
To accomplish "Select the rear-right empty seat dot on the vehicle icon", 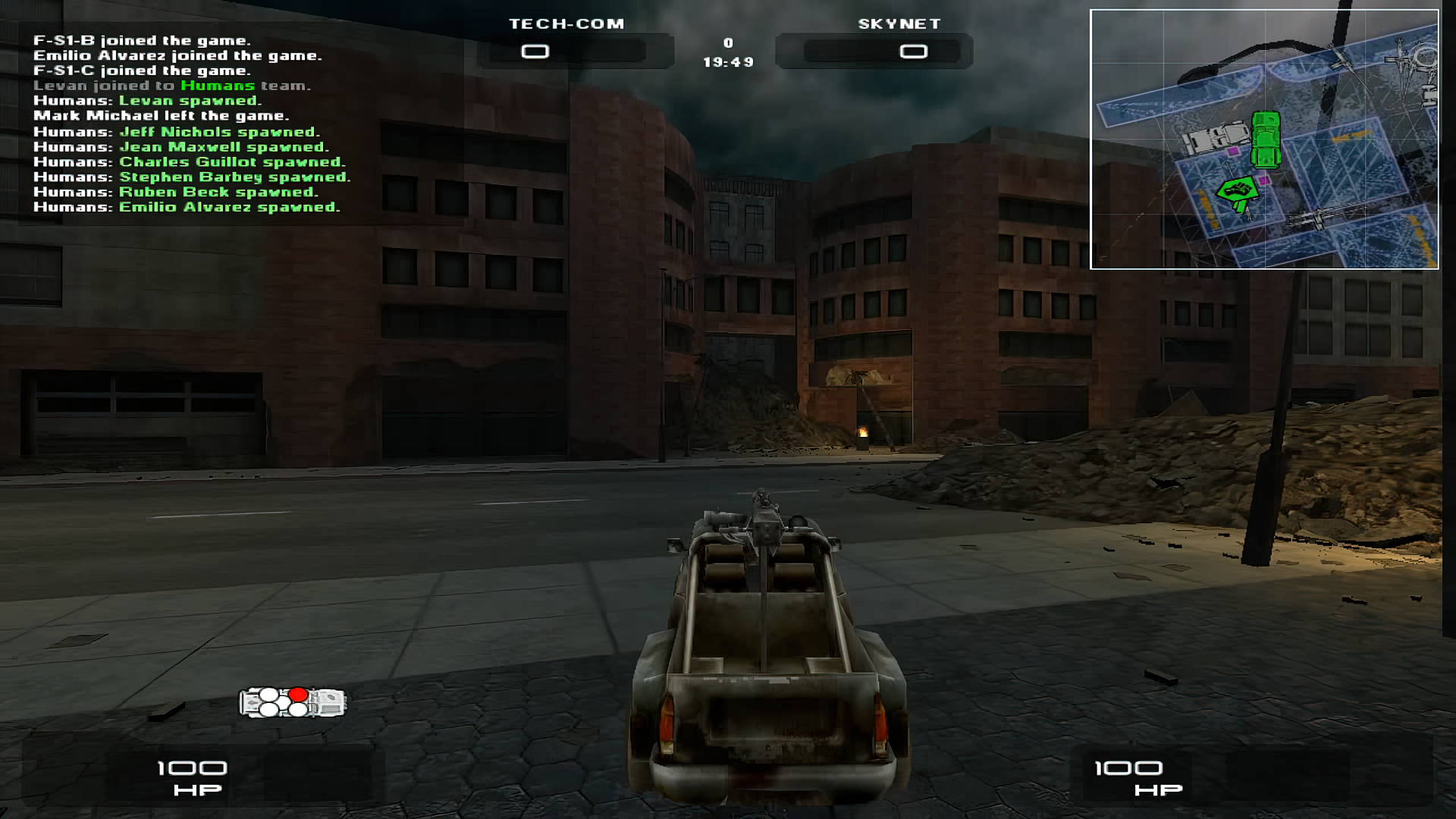I will click(298, 711).
